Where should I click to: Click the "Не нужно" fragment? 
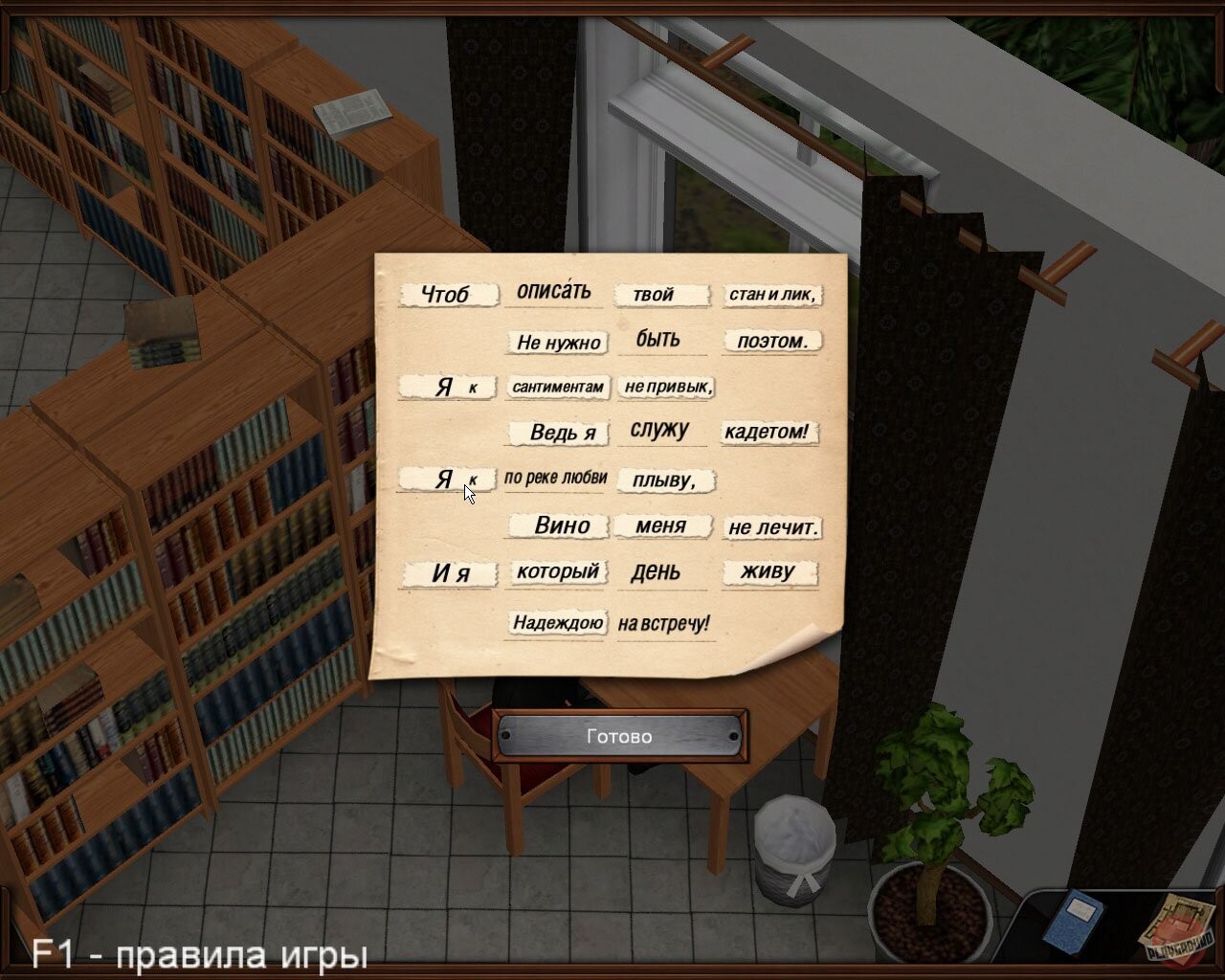[x=558, y=342]
